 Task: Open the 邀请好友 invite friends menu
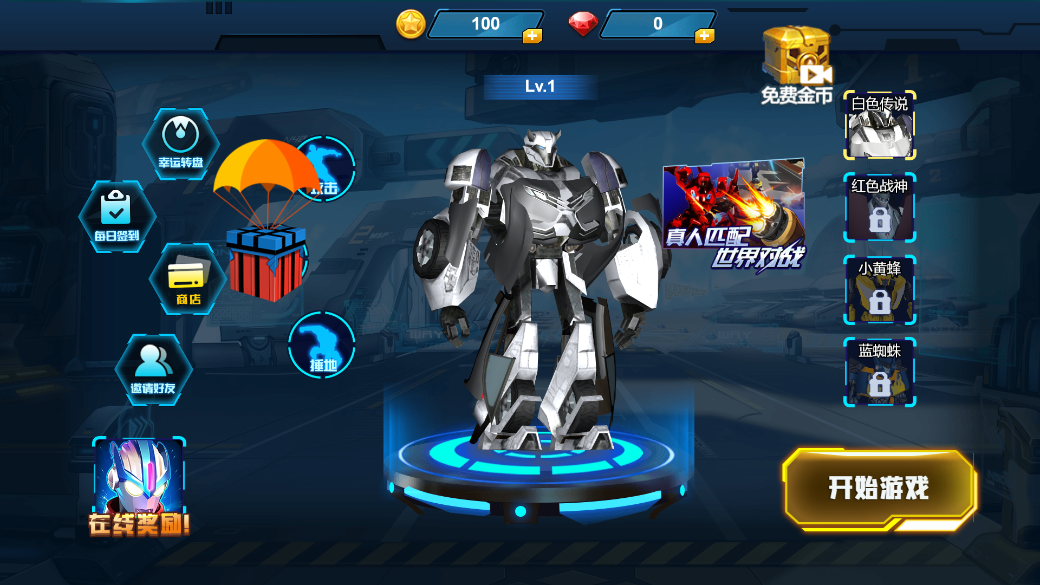[153, 368]
